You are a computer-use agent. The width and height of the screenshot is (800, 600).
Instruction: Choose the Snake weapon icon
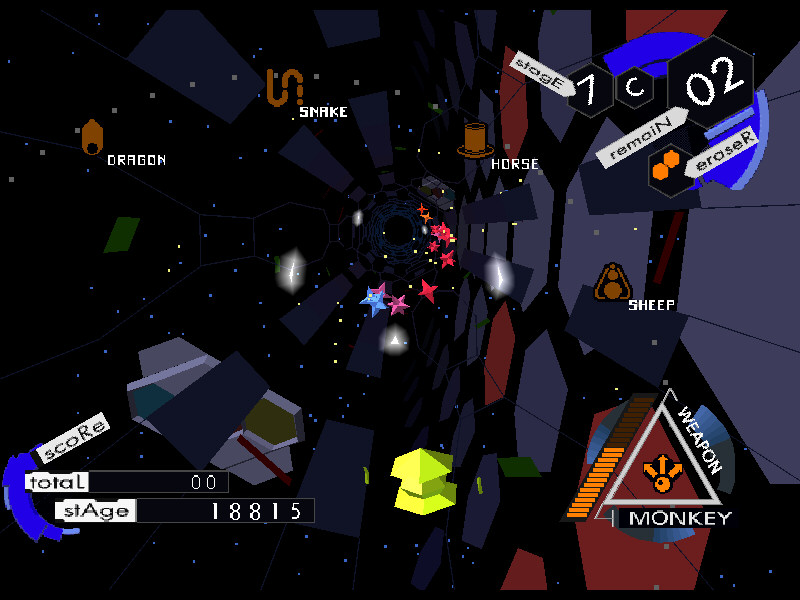[x=284, y=87]
